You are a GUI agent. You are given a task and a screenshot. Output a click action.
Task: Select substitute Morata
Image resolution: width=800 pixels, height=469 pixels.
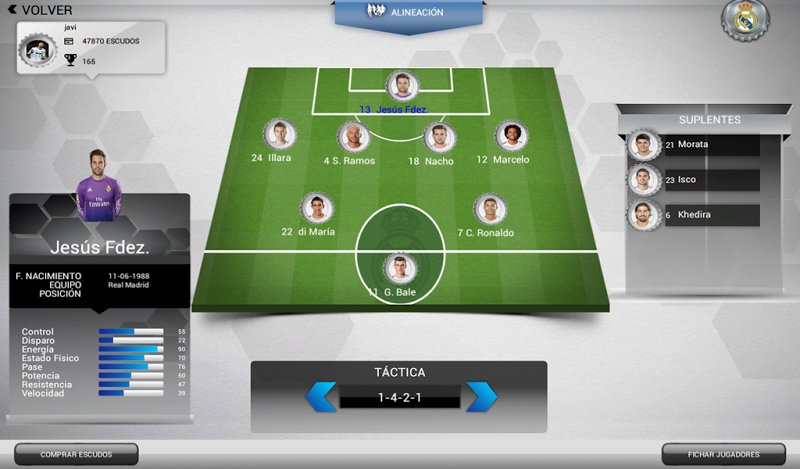[642, 145]
